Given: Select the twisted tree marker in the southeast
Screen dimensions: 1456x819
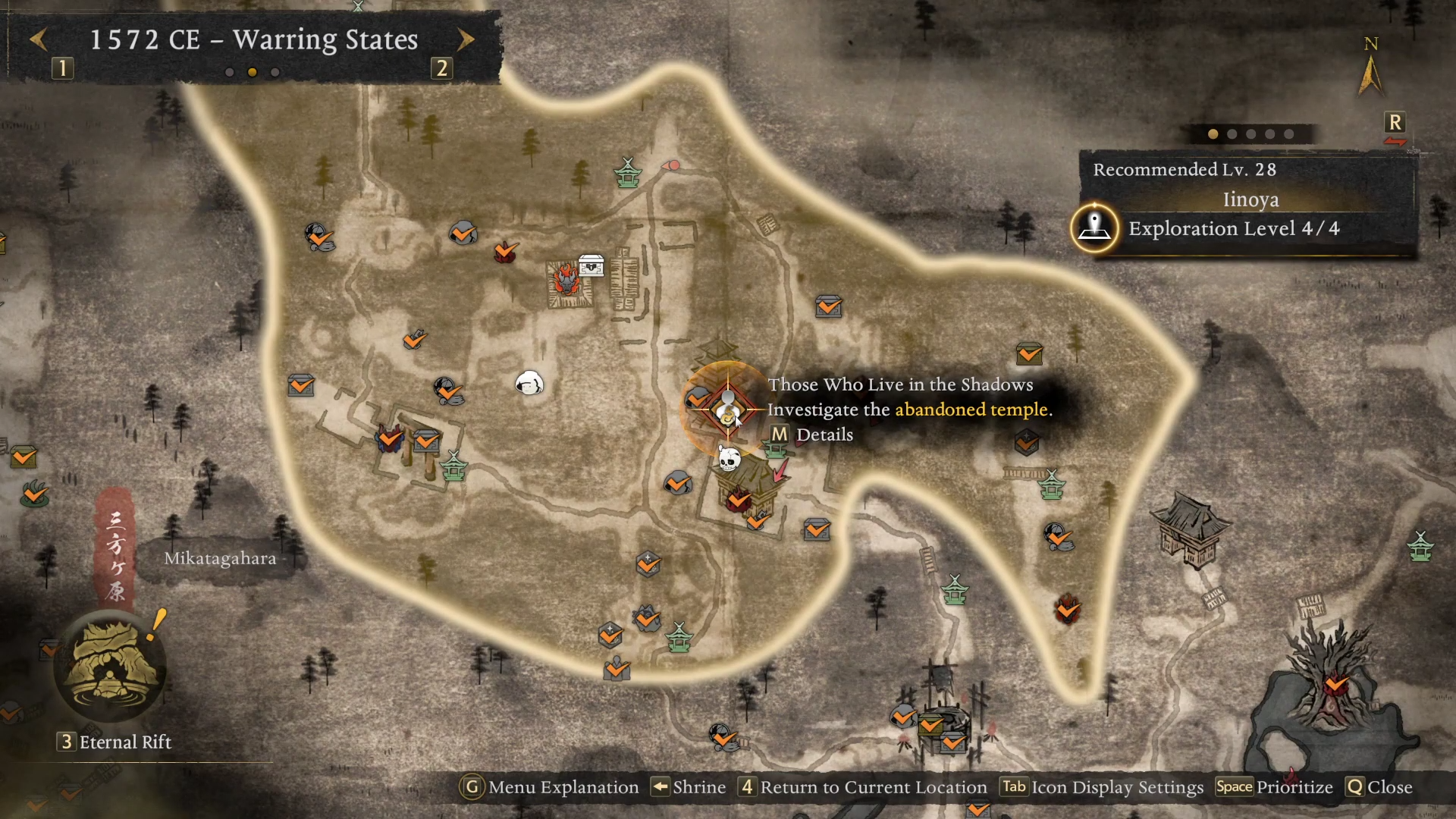Looking at the screenshot, I should click(1332, 676).
